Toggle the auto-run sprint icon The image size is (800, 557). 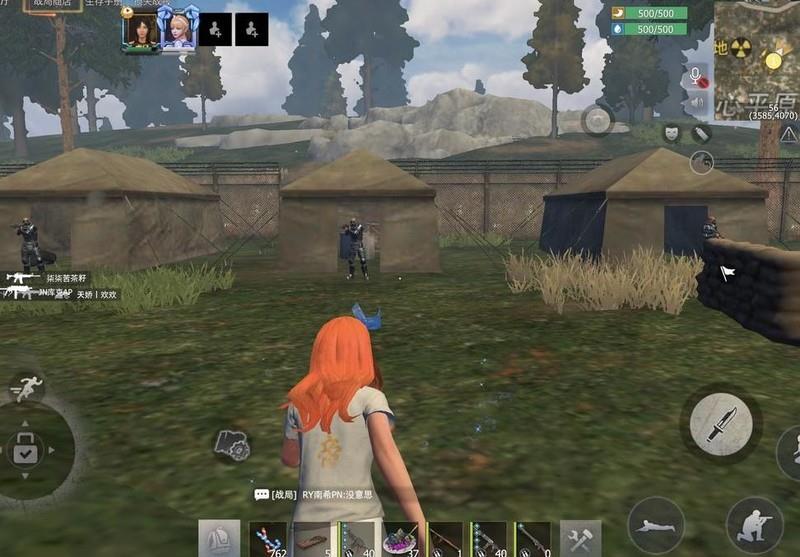[28, 388]
